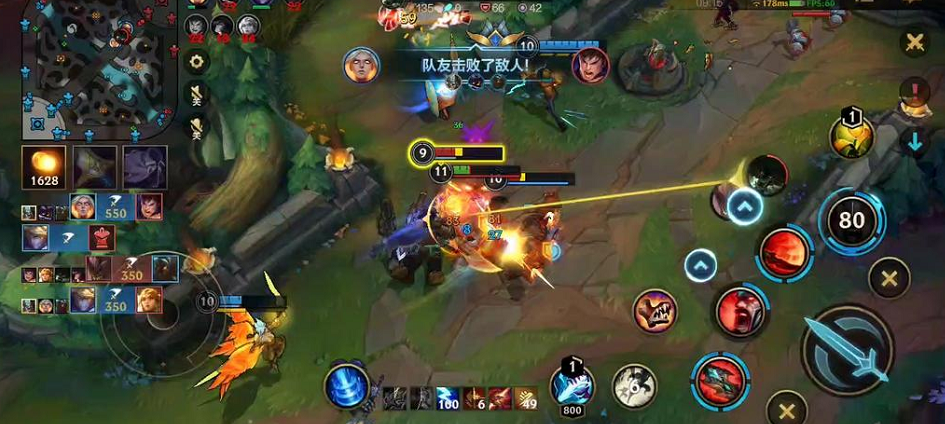Toggle the first crossed-sword mute icon
This screenshot has height=424, width=945.
click(x=197, y=95)
